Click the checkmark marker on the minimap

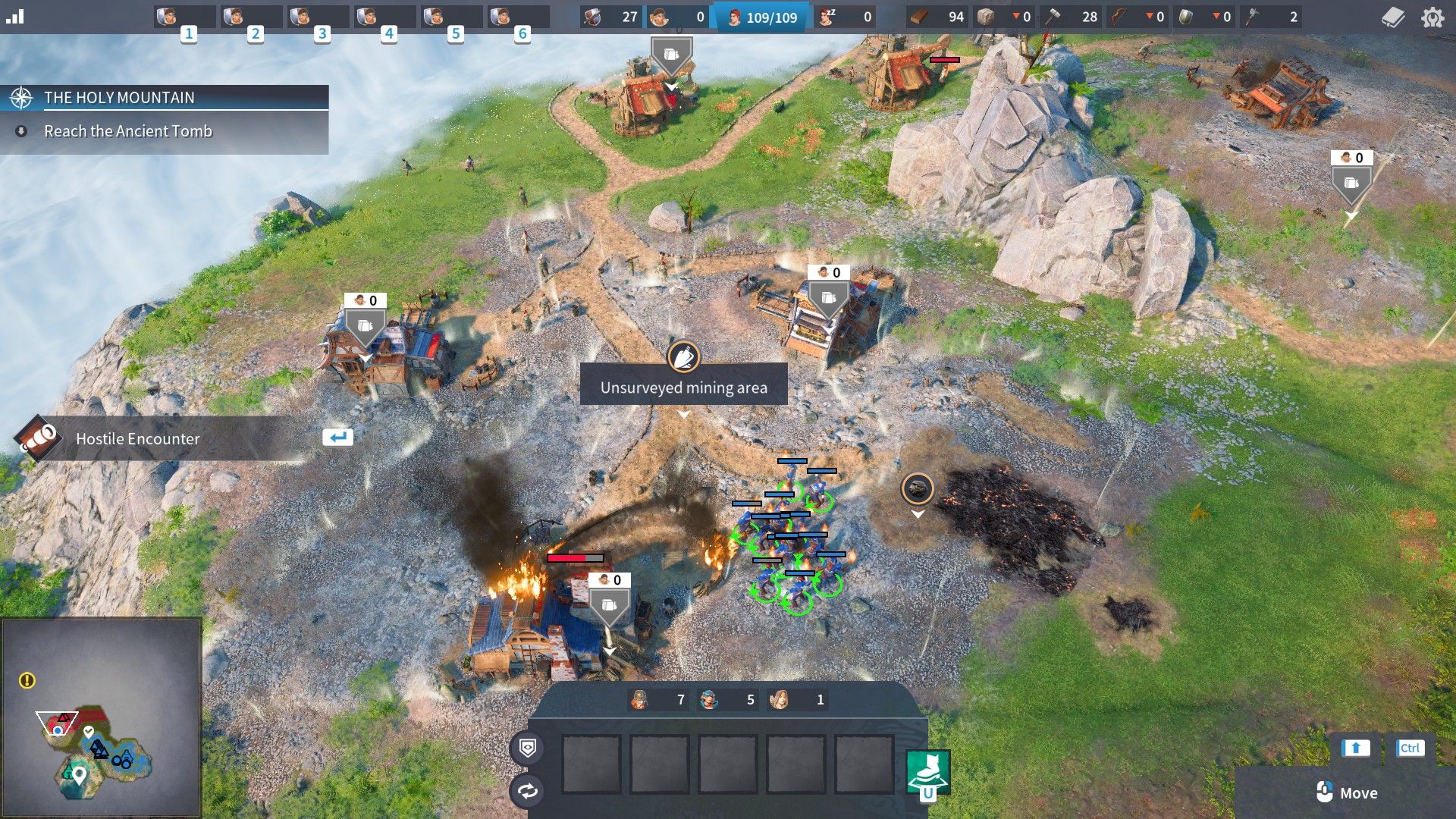click(x=89, y=731)
